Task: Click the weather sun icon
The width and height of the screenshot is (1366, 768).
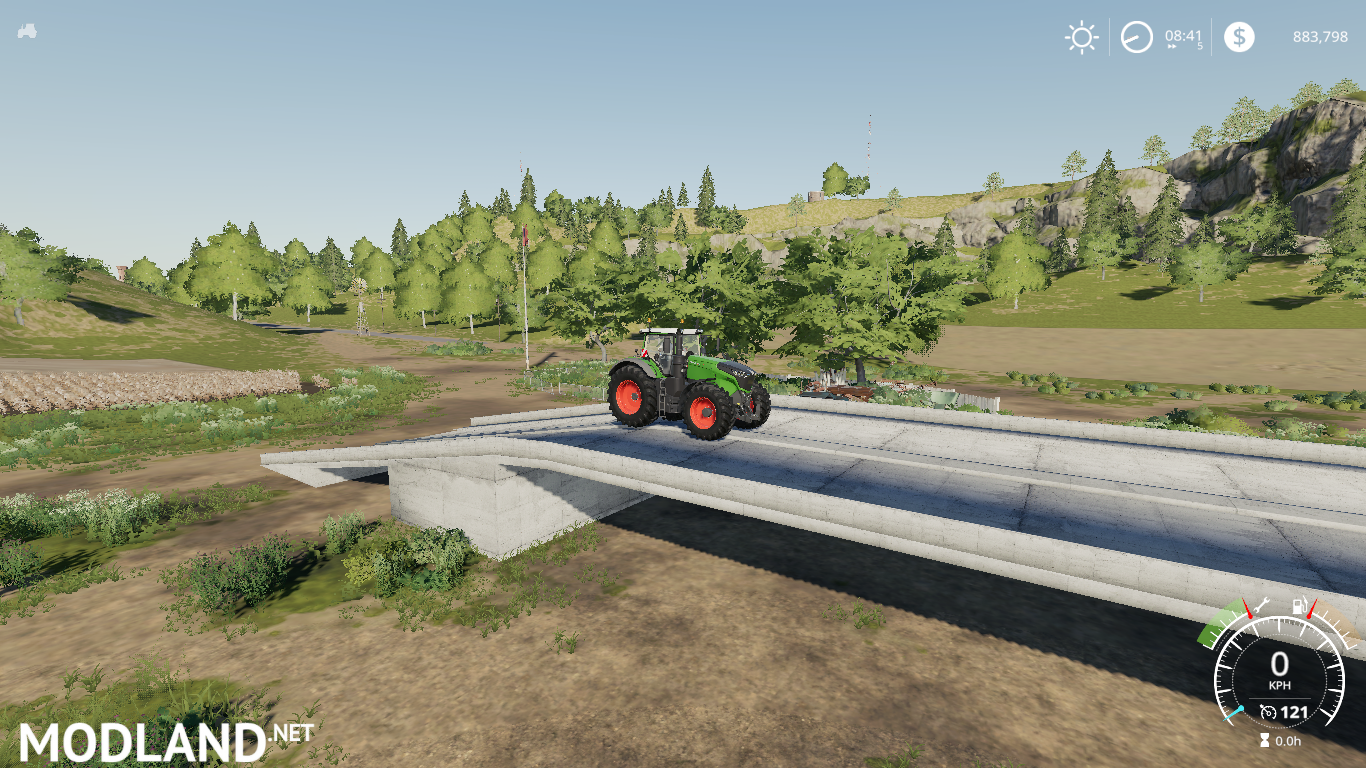Action: pyautogui.click(x=1081, y=37)
